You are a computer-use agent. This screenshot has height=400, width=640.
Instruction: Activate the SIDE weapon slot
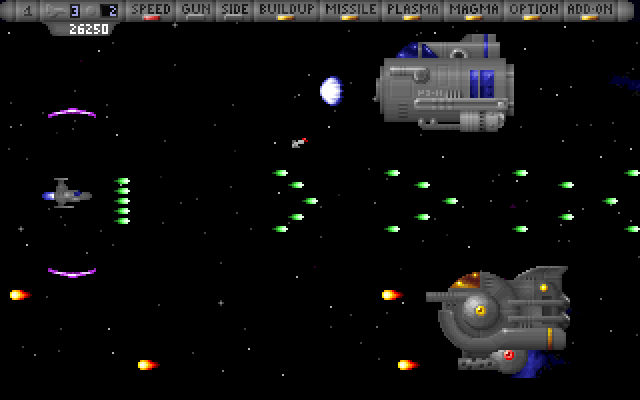[x=235, y=10]
